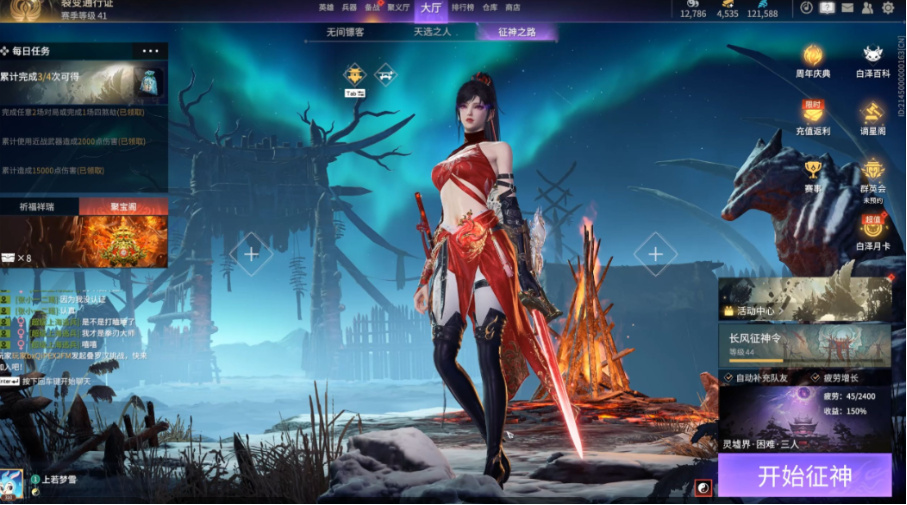Image resolution: width=907 pixels, height=505 pixels.
Task: Open the 商店 shop menu
Action: point(512,7)
